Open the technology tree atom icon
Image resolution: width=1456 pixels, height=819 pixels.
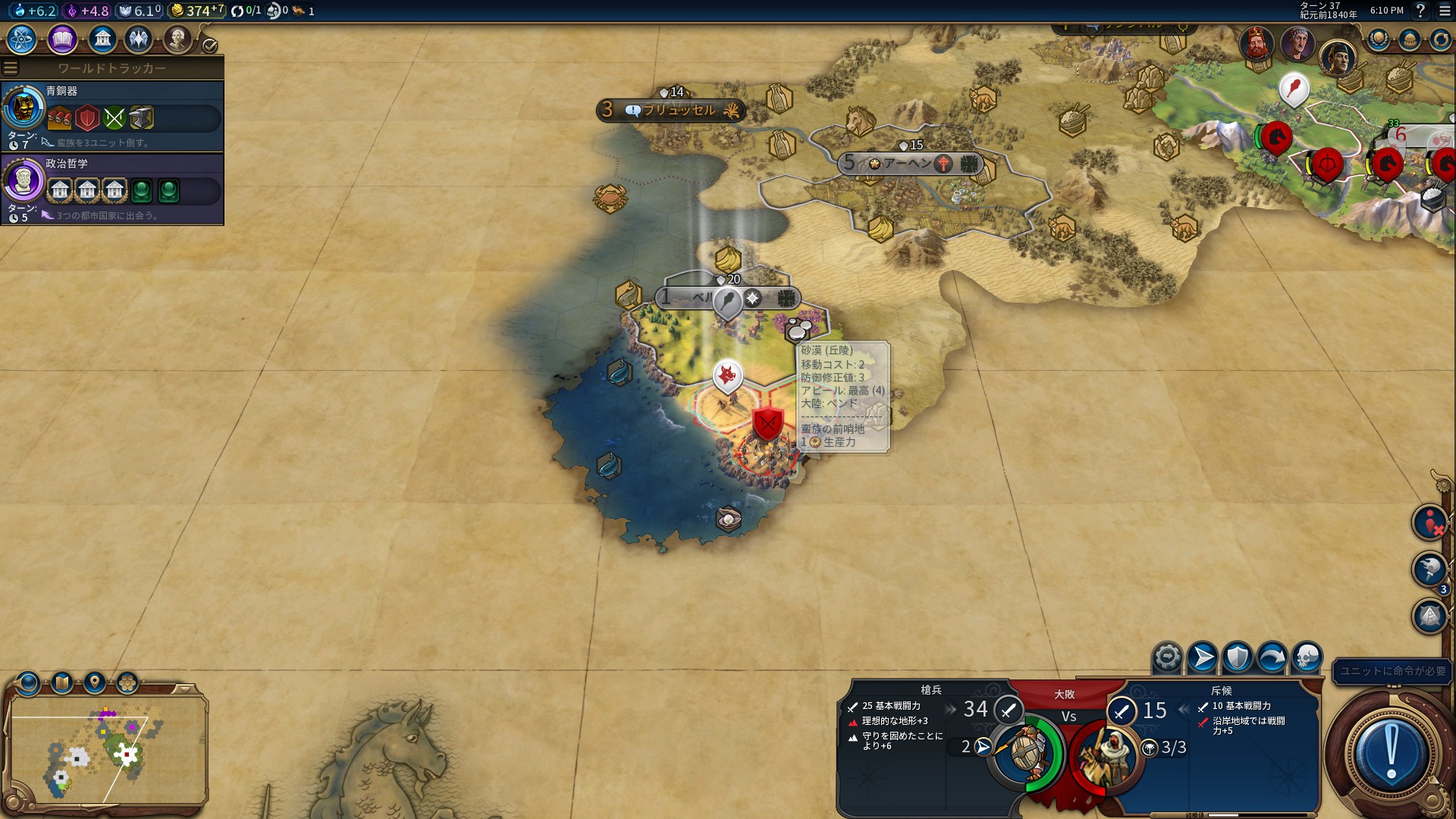[21, 39]
